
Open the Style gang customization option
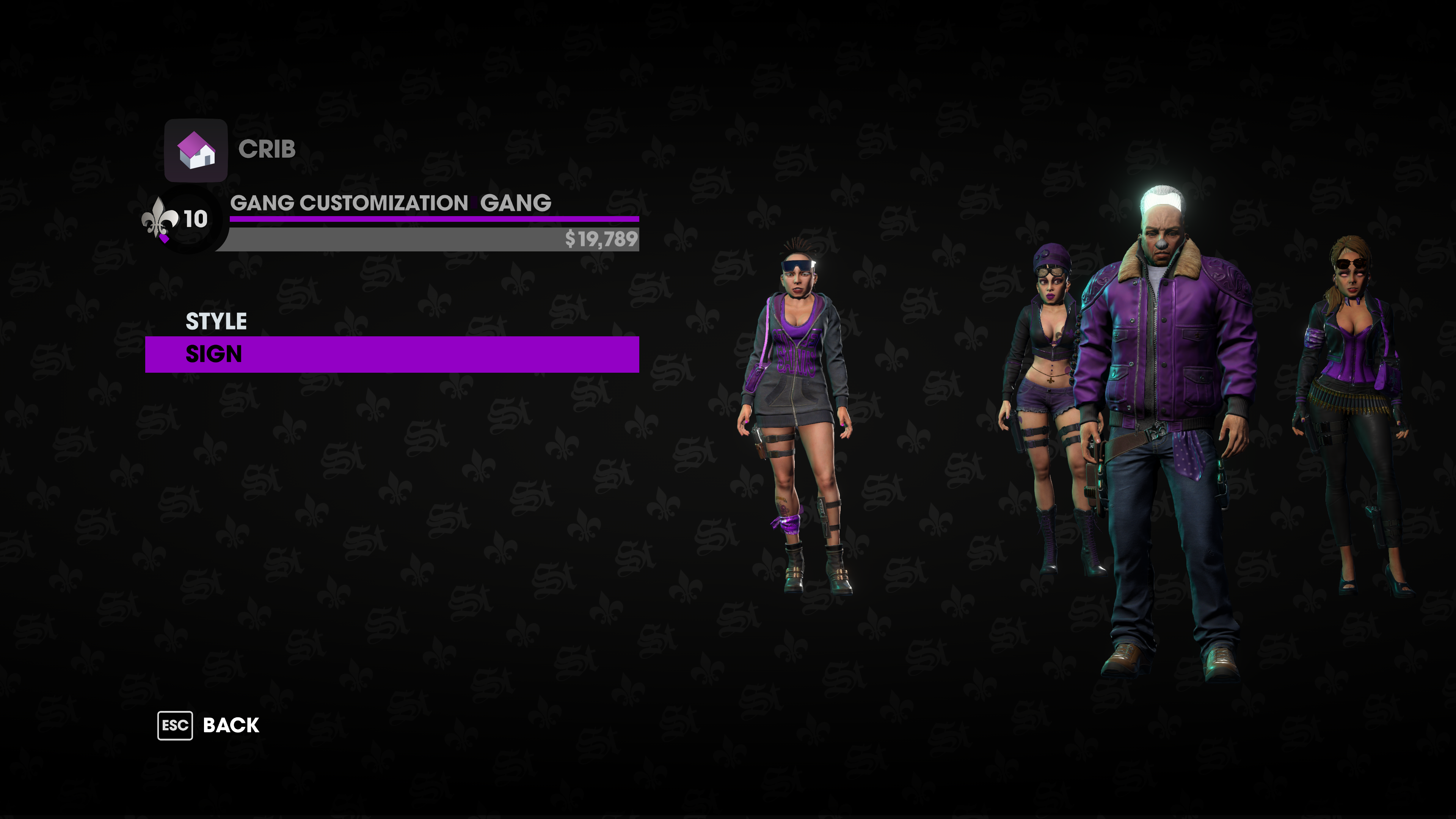coord(217,321)
